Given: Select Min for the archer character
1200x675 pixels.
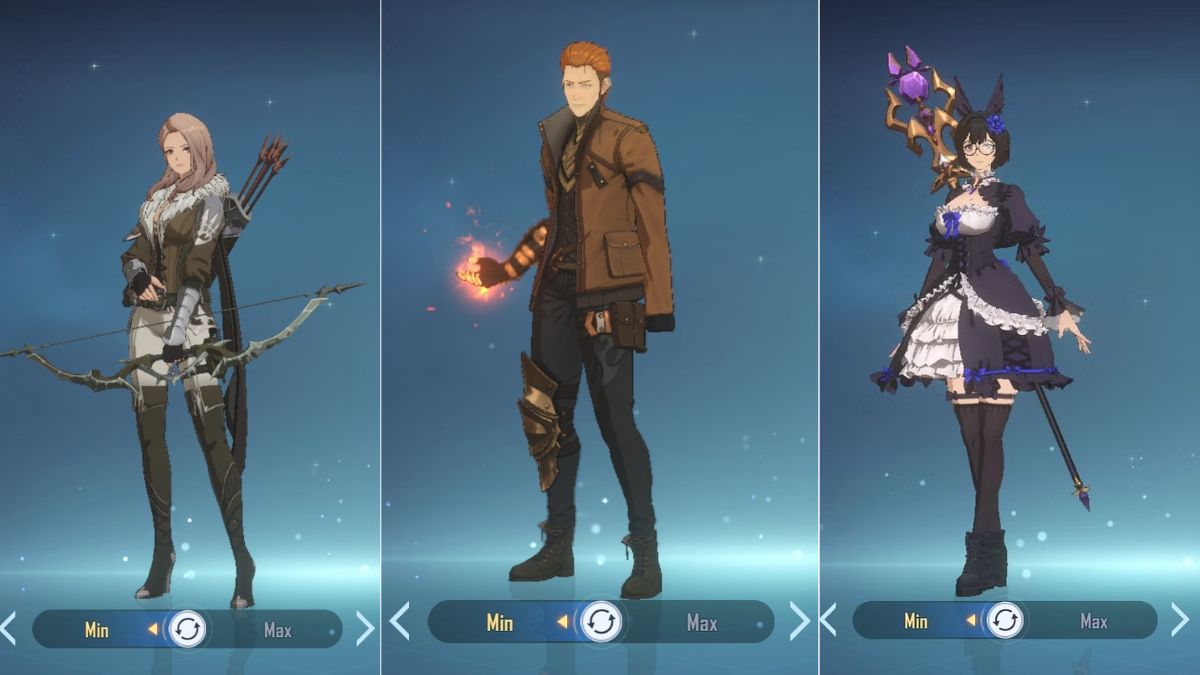Looking at the screenshot, I should tap(97, 630).
